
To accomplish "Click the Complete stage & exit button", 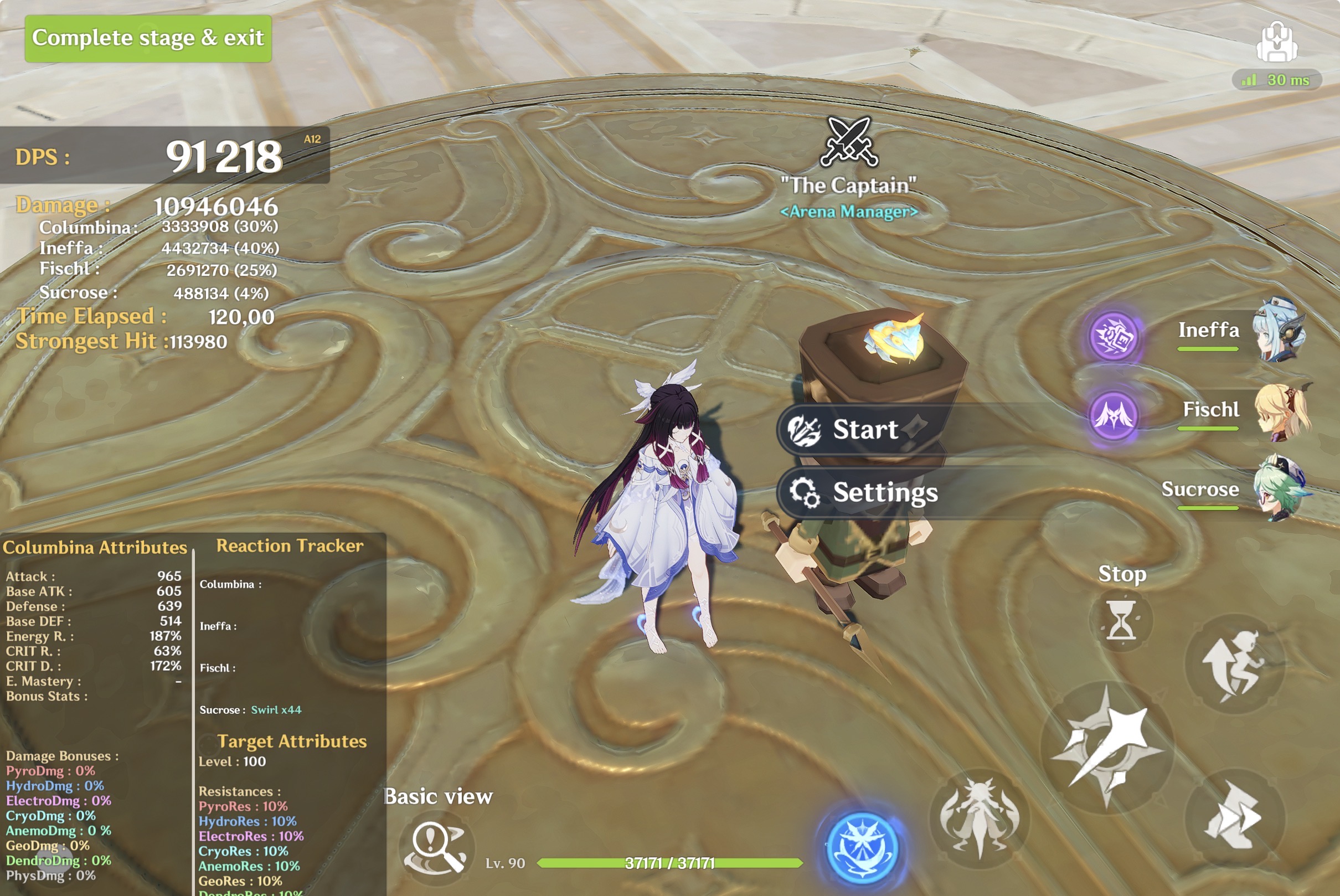I will click(148, 38).
